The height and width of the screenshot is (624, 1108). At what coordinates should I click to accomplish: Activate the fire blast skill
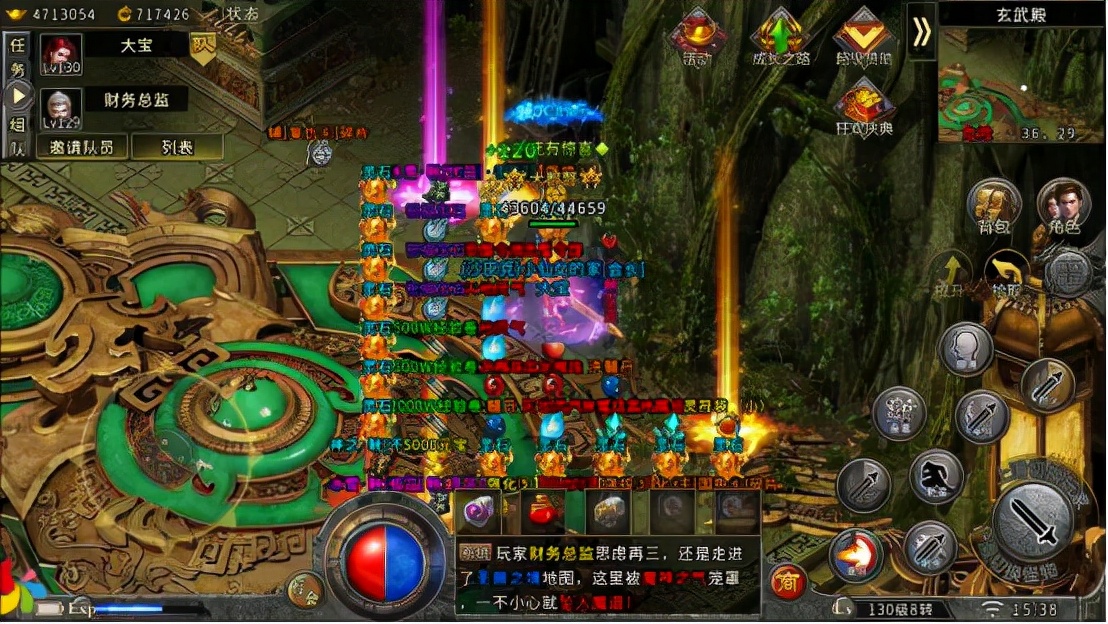click(856, 555)
